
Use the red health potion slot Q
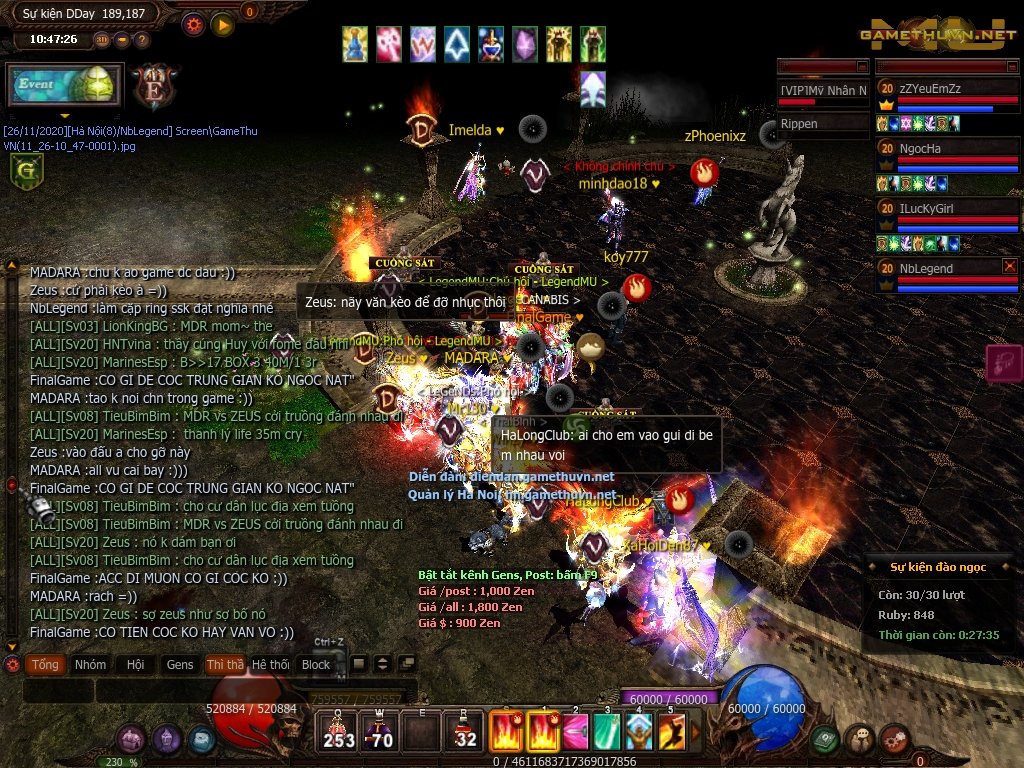[x=339, y=731]
